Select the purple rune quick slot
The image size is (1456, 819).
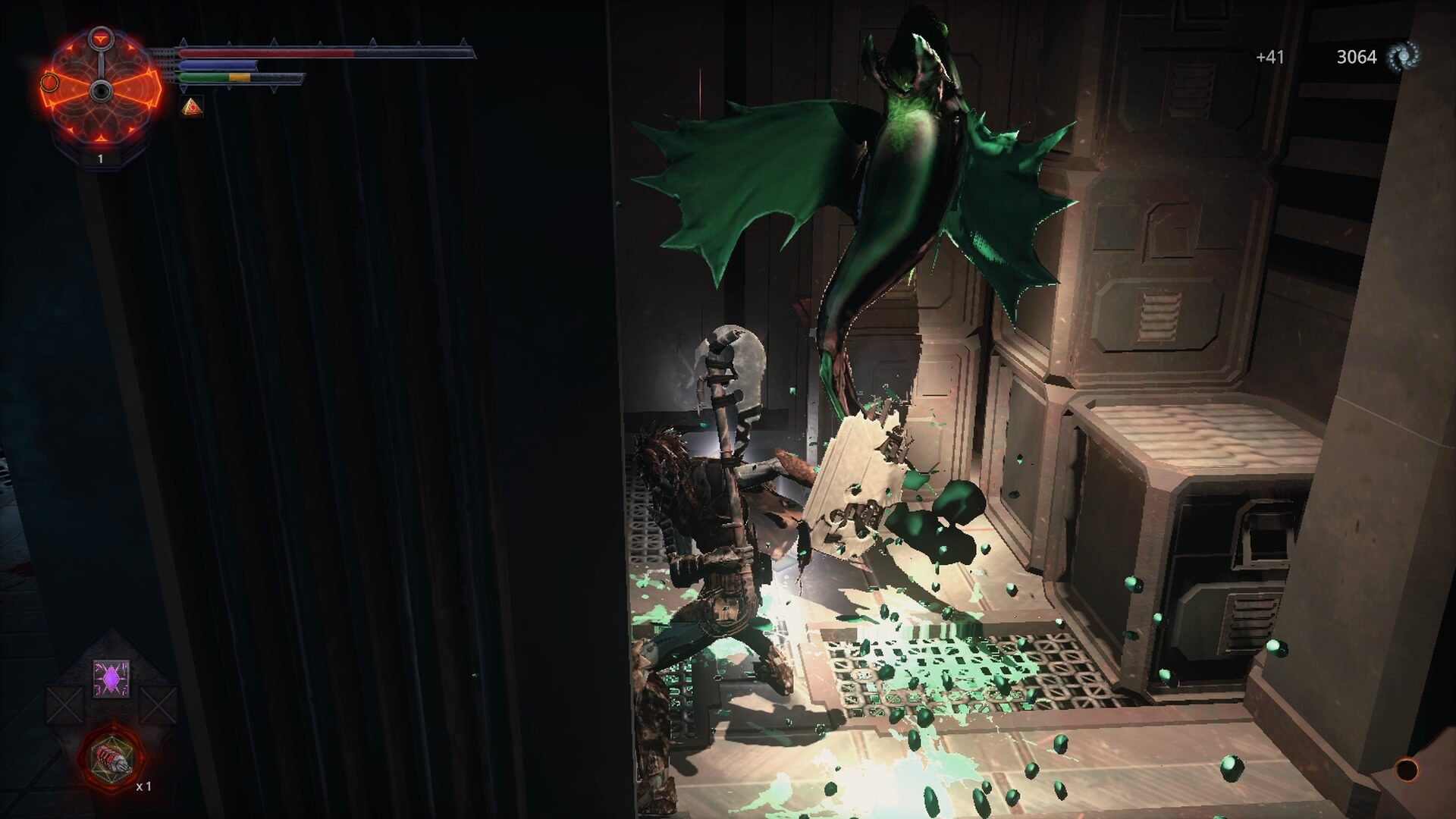(x=111, y=678)
